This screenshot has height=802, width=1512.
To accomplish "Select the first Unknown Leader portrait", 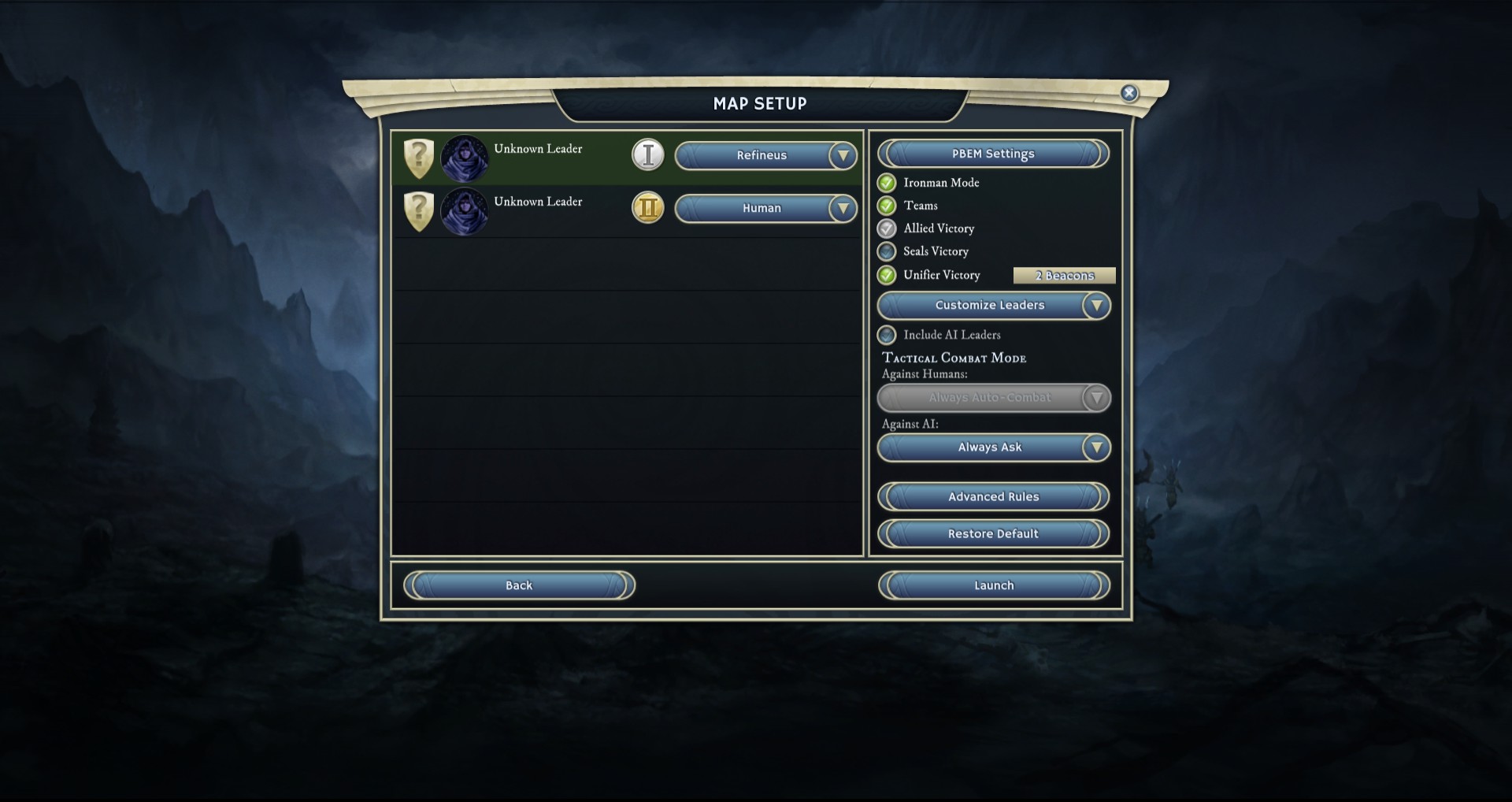I will pos(465,158).
